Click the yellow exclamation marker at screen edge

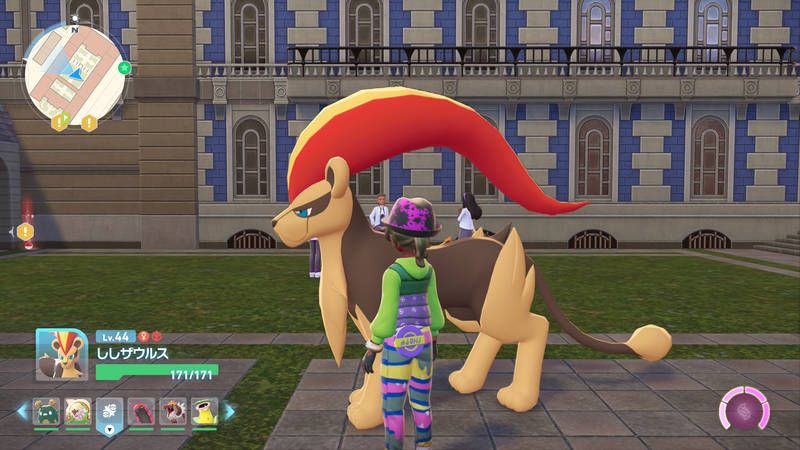coord(25,232)
